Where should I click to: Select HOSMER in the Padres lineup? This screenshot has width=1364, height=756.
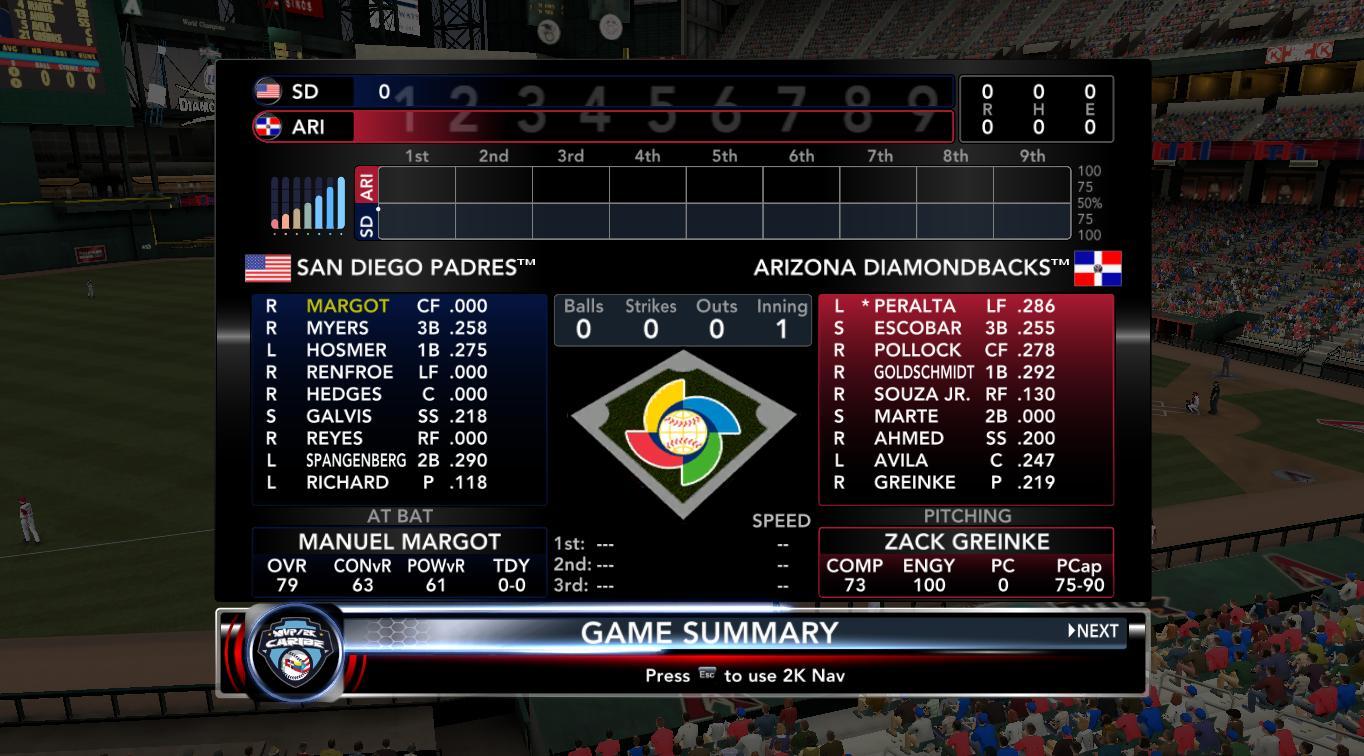click(x=346, y=350)
